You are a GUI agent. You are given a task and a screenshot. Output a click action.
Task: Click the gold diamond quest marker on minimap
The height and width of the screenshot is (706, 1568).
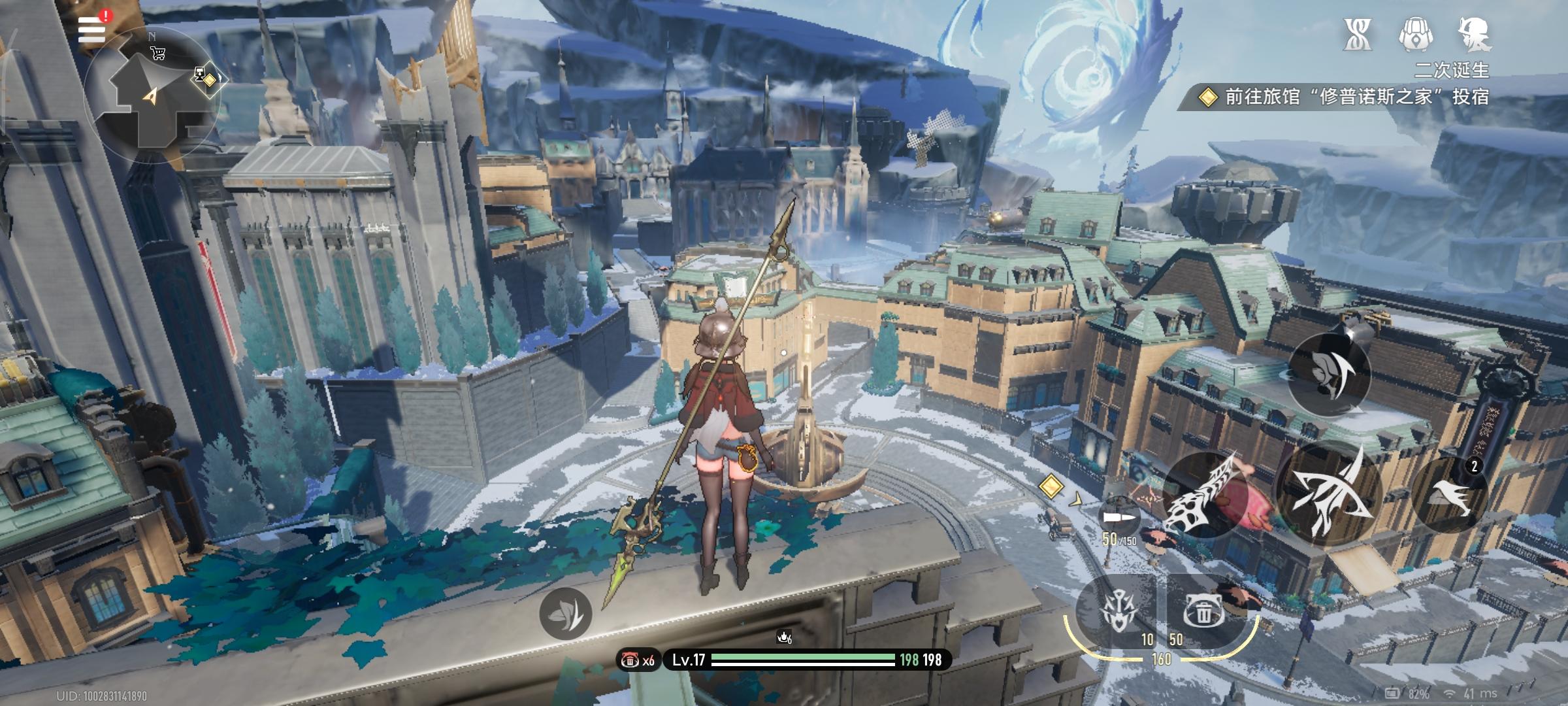(209, 80)
